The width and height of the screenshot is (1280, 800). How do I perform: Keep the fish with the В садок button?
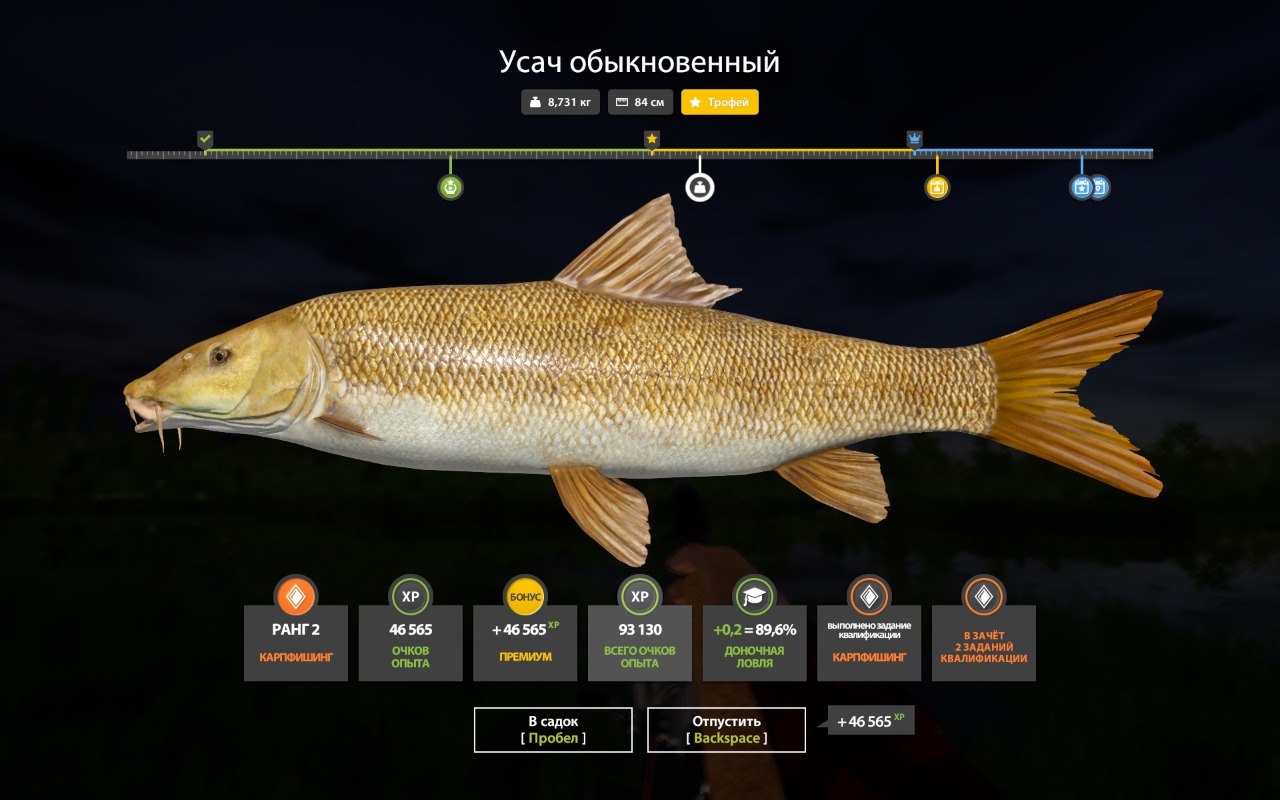coord(553,729)
